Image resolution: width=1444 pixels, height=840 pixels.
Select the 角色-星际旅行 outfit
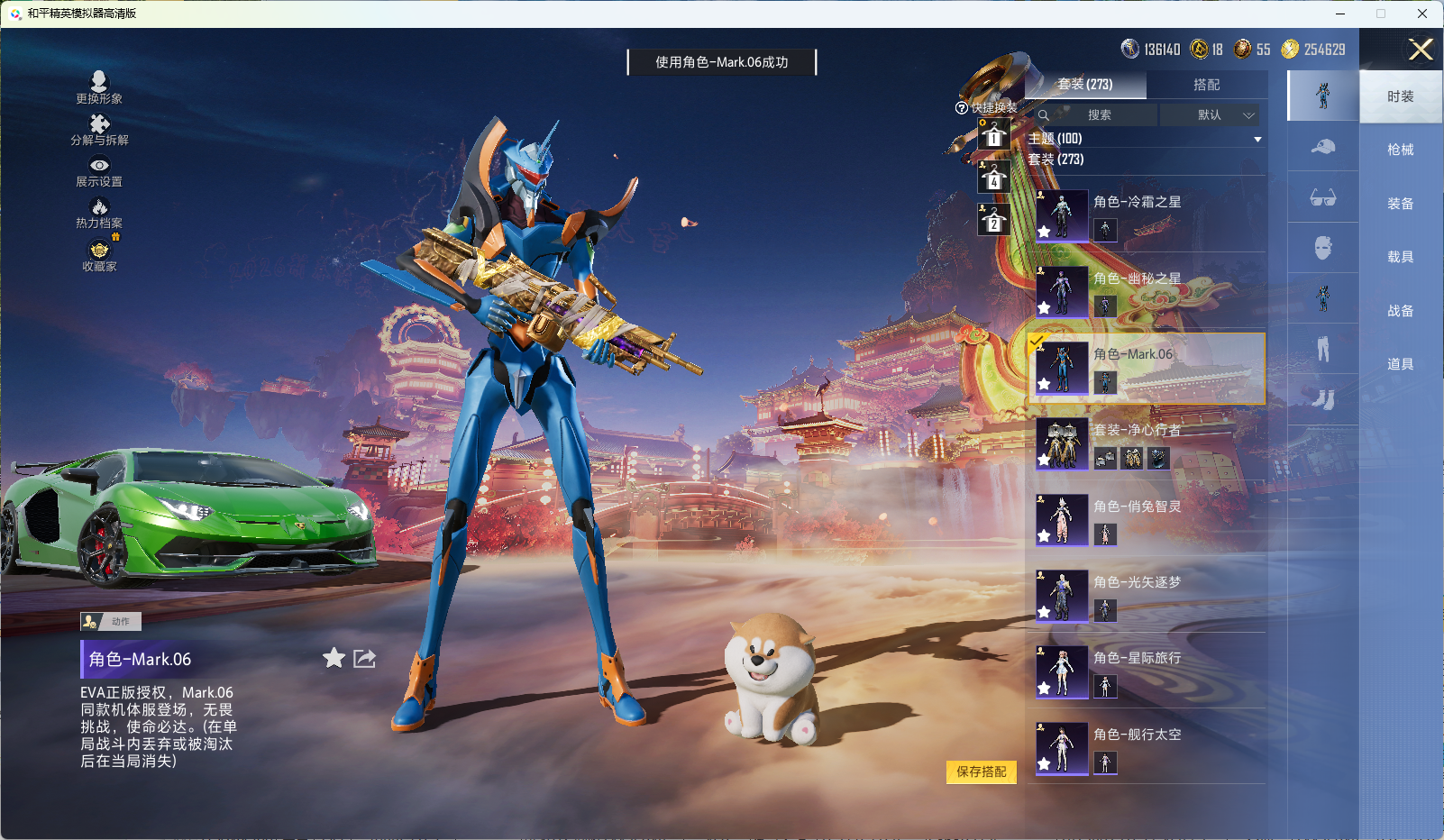pos(1148,671)
